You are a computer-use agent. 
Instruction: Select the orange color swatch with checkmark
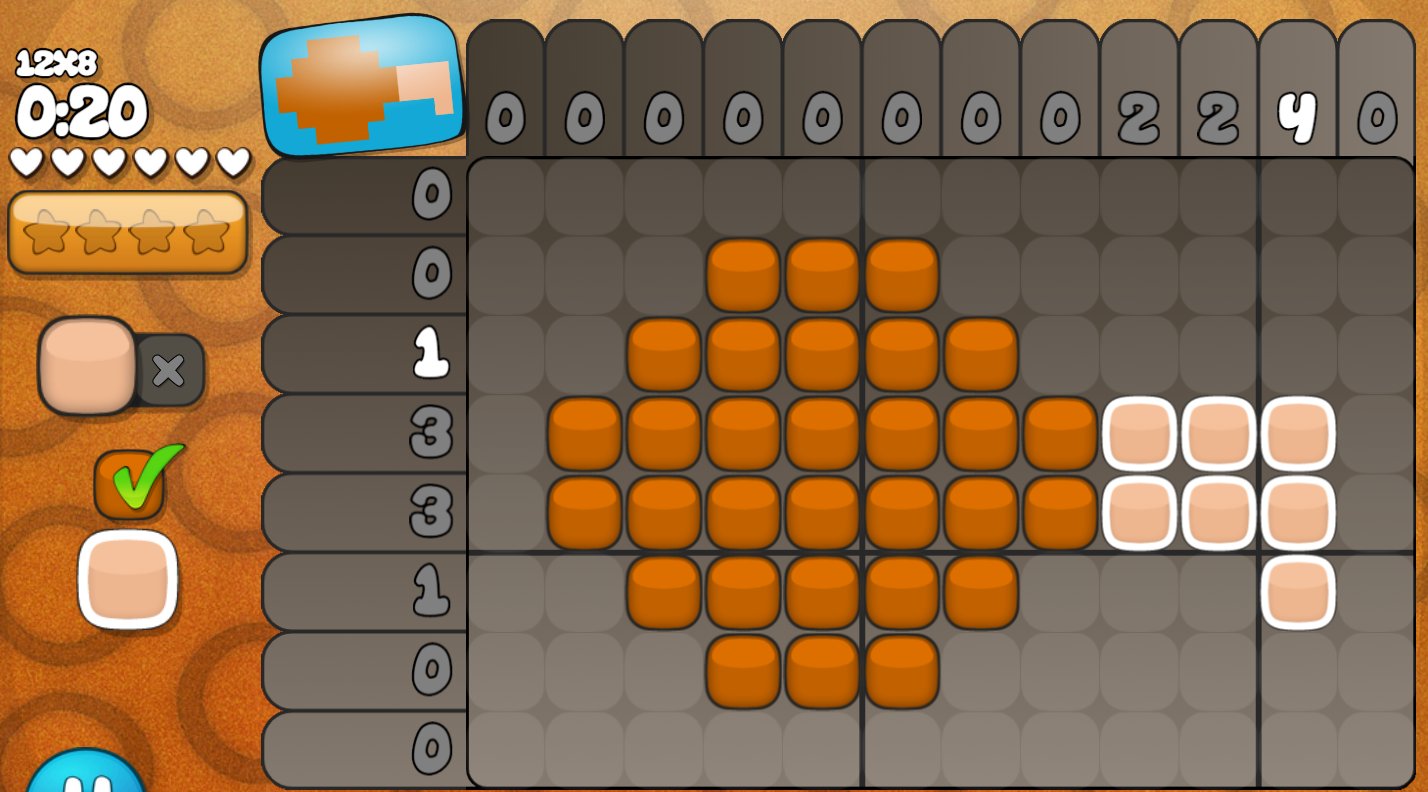point(130,484)
